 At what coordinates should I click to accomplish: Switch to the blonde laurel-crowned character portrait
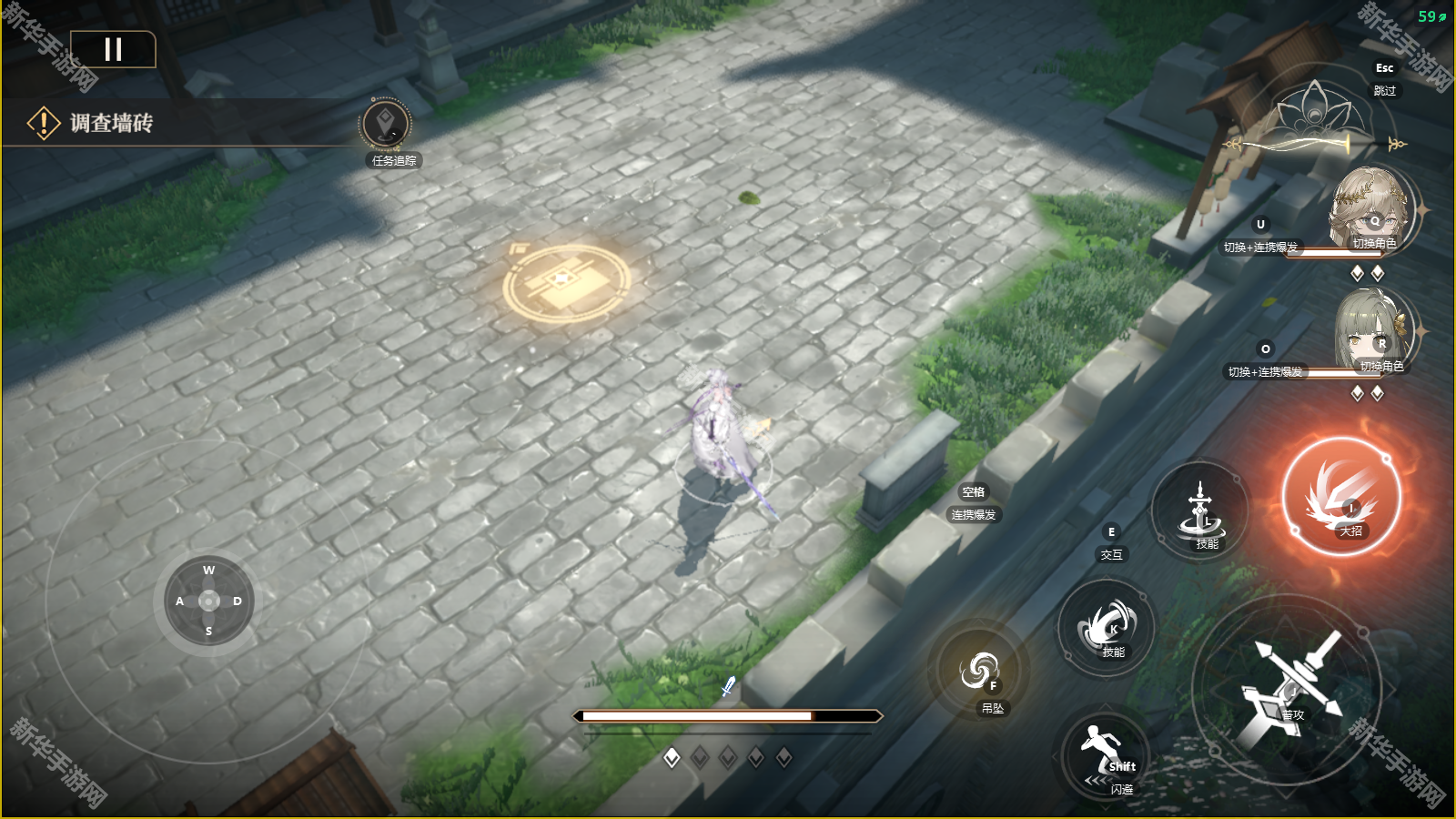(1371, 209)
